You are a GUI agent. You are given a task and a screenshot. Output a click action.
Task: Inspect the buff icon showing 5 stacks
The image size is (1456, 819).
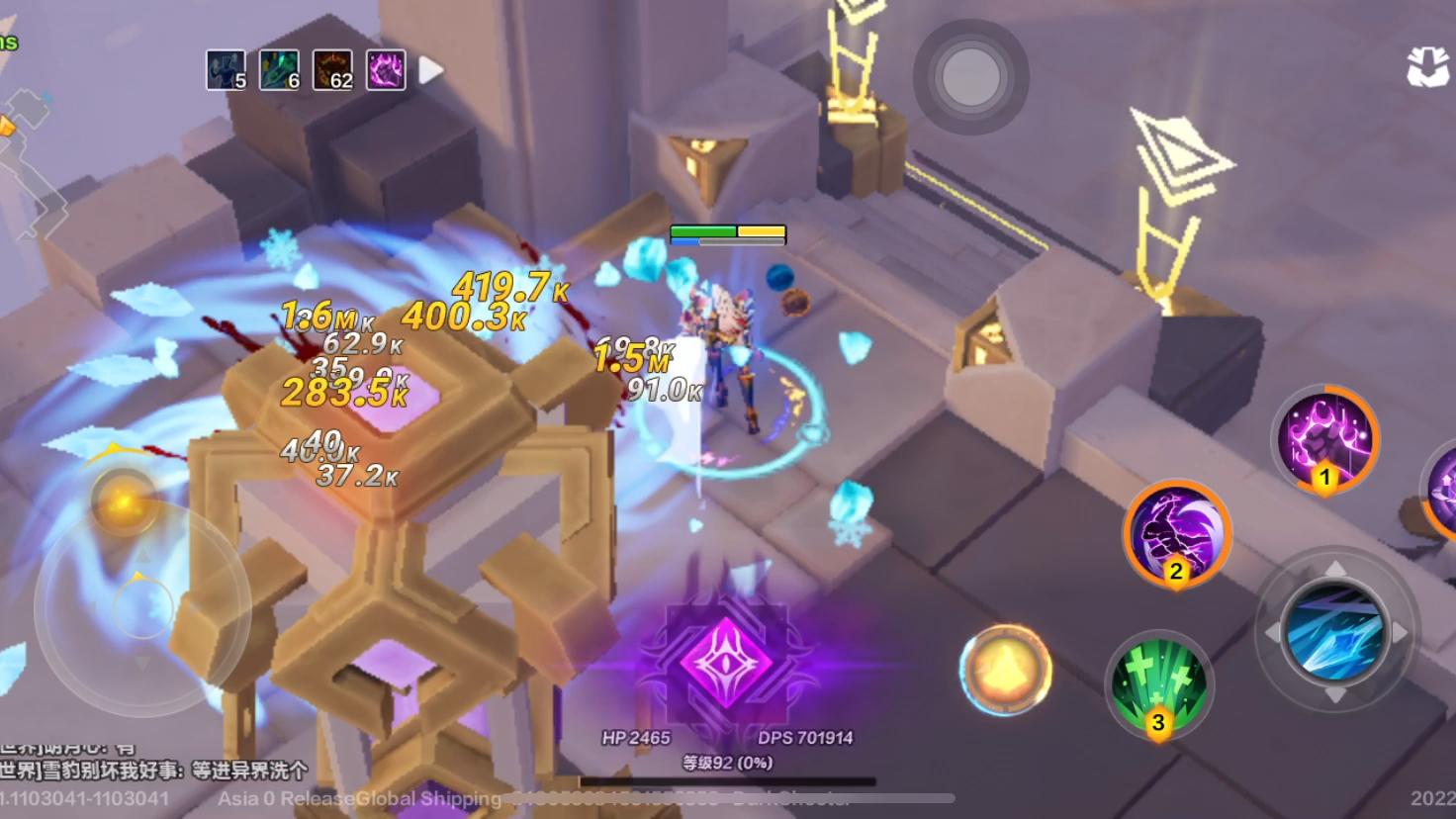click(x=226, y=70)
